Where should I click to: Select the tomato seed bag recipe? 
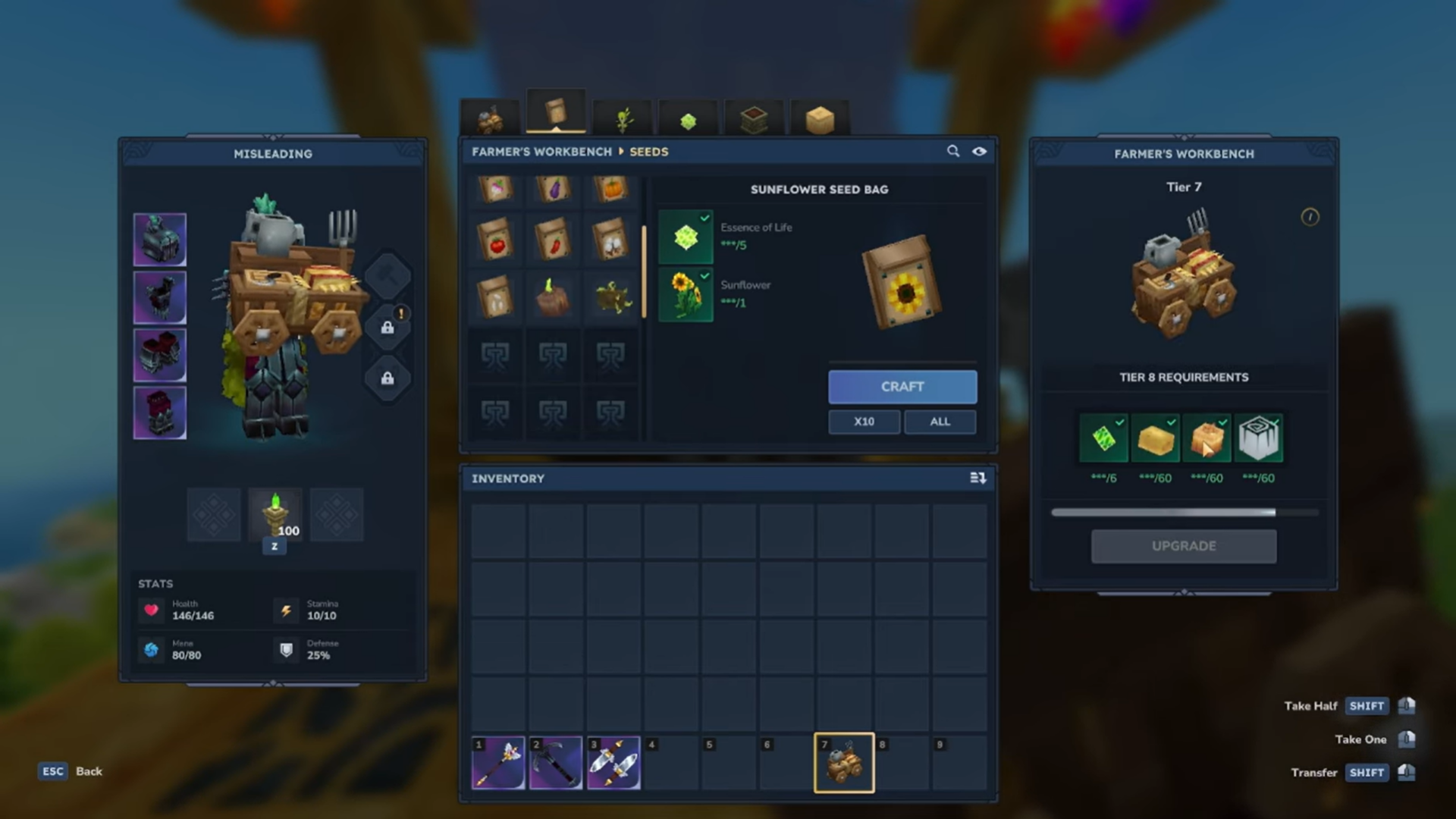497,239
